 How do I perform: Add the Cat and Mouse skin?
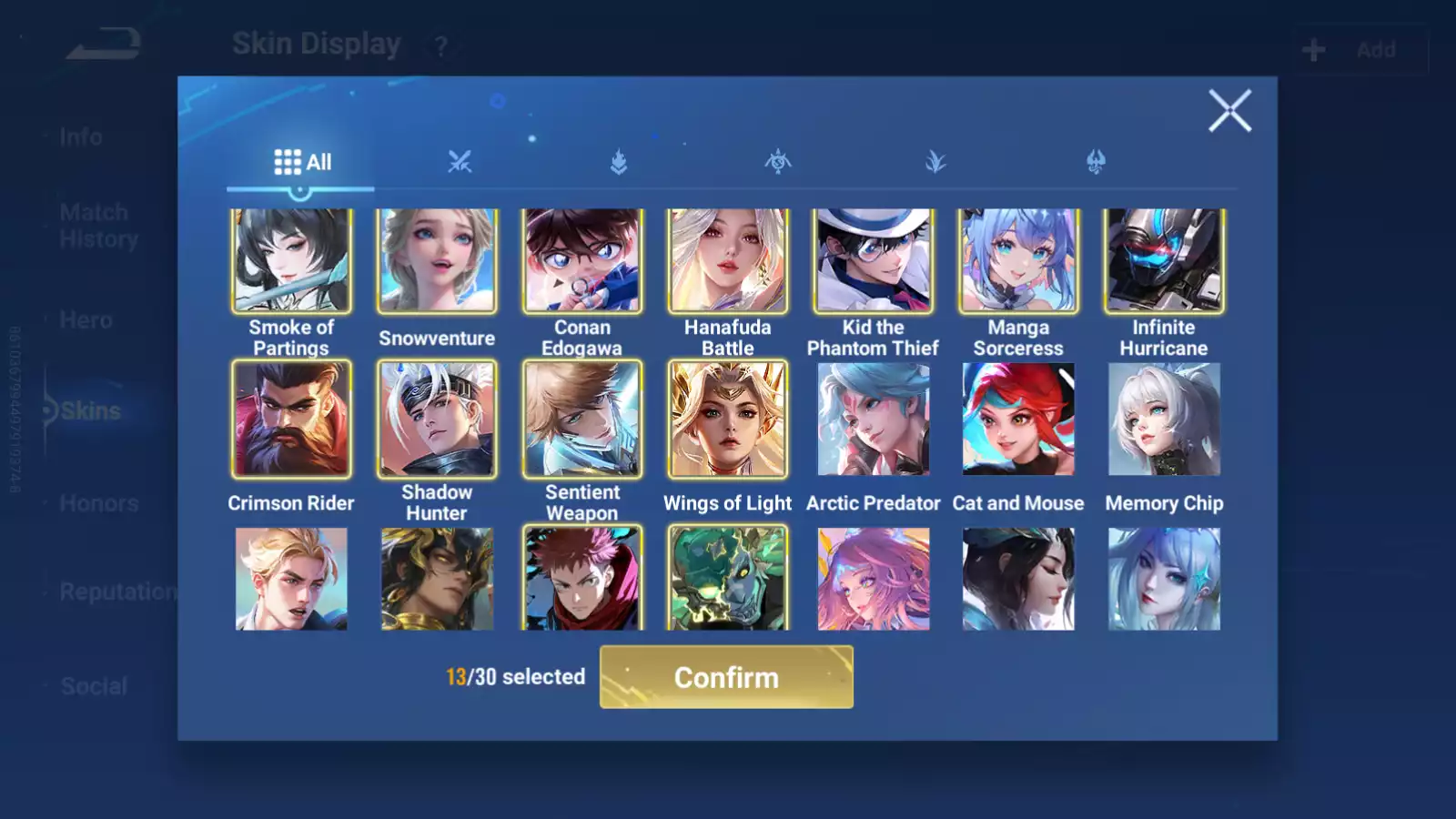[x=1018, y=419]
